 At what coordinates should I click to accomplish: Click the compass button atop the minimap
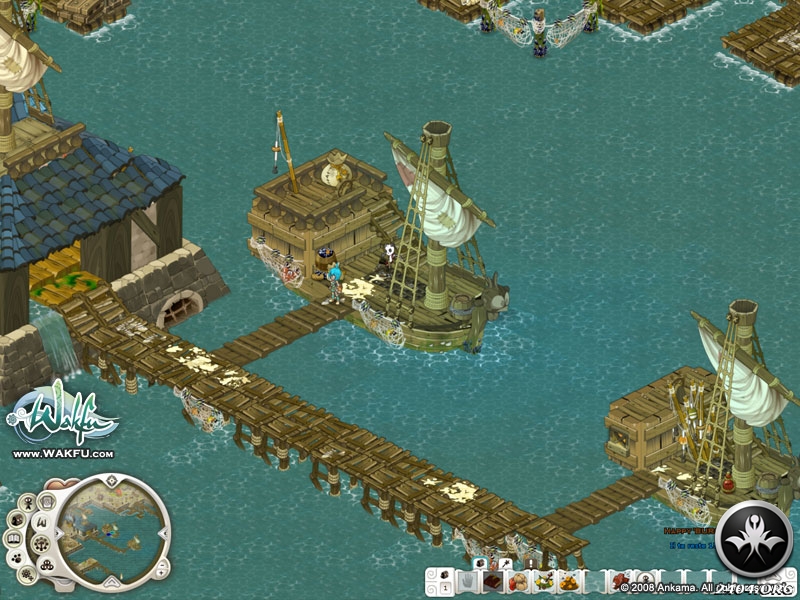pos(111,481)
